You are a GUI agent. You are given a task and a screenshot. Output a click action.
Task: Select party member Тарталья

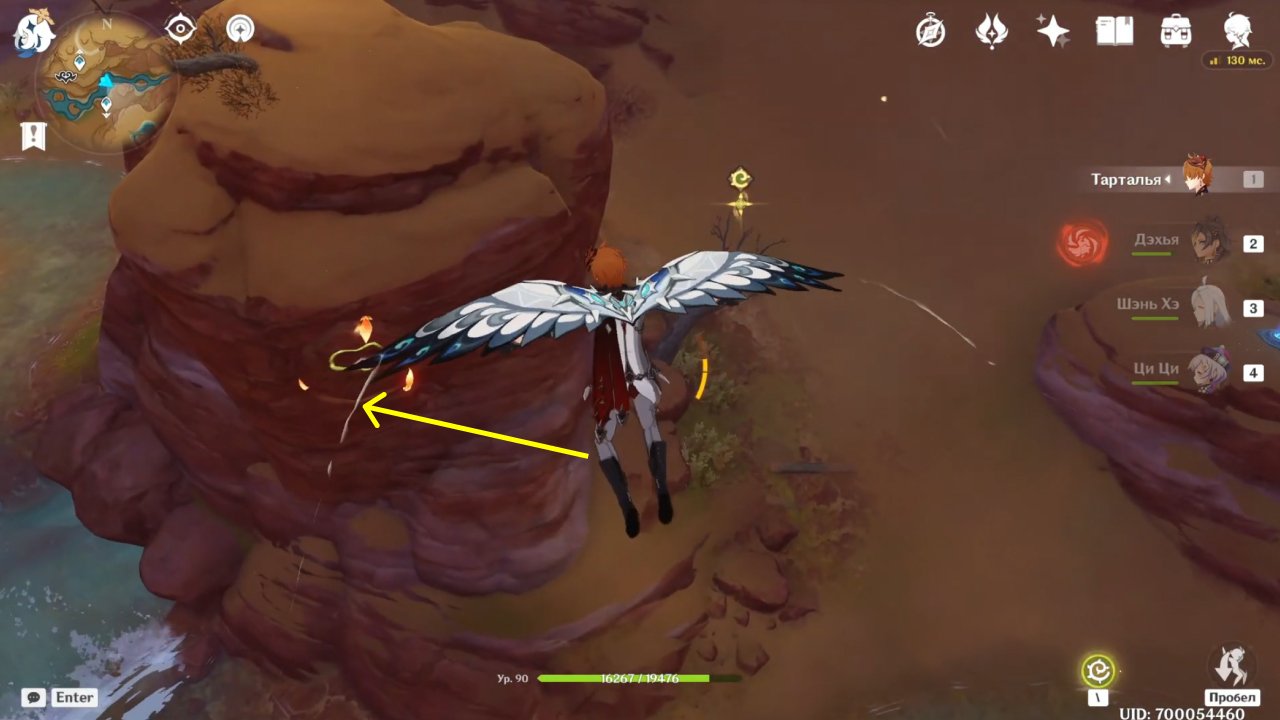coord(1197,178)
